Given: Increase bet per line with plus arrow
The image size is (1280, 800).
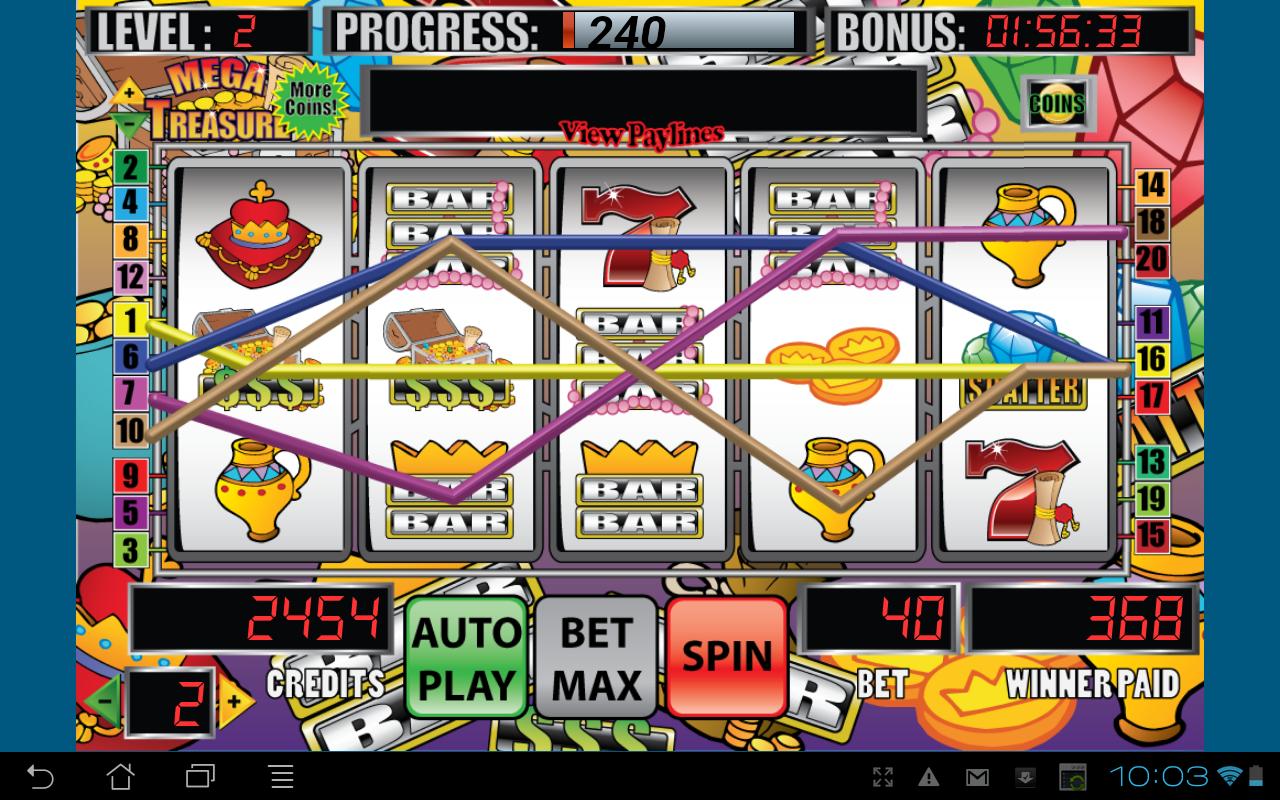Looking at the screenshot, I should [235, 701].
